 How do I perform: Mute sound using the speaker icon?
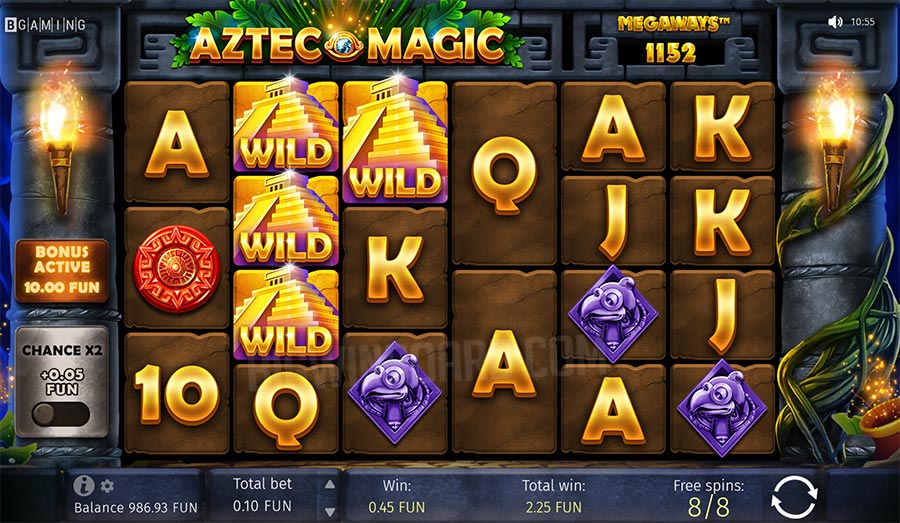[835, 21]
